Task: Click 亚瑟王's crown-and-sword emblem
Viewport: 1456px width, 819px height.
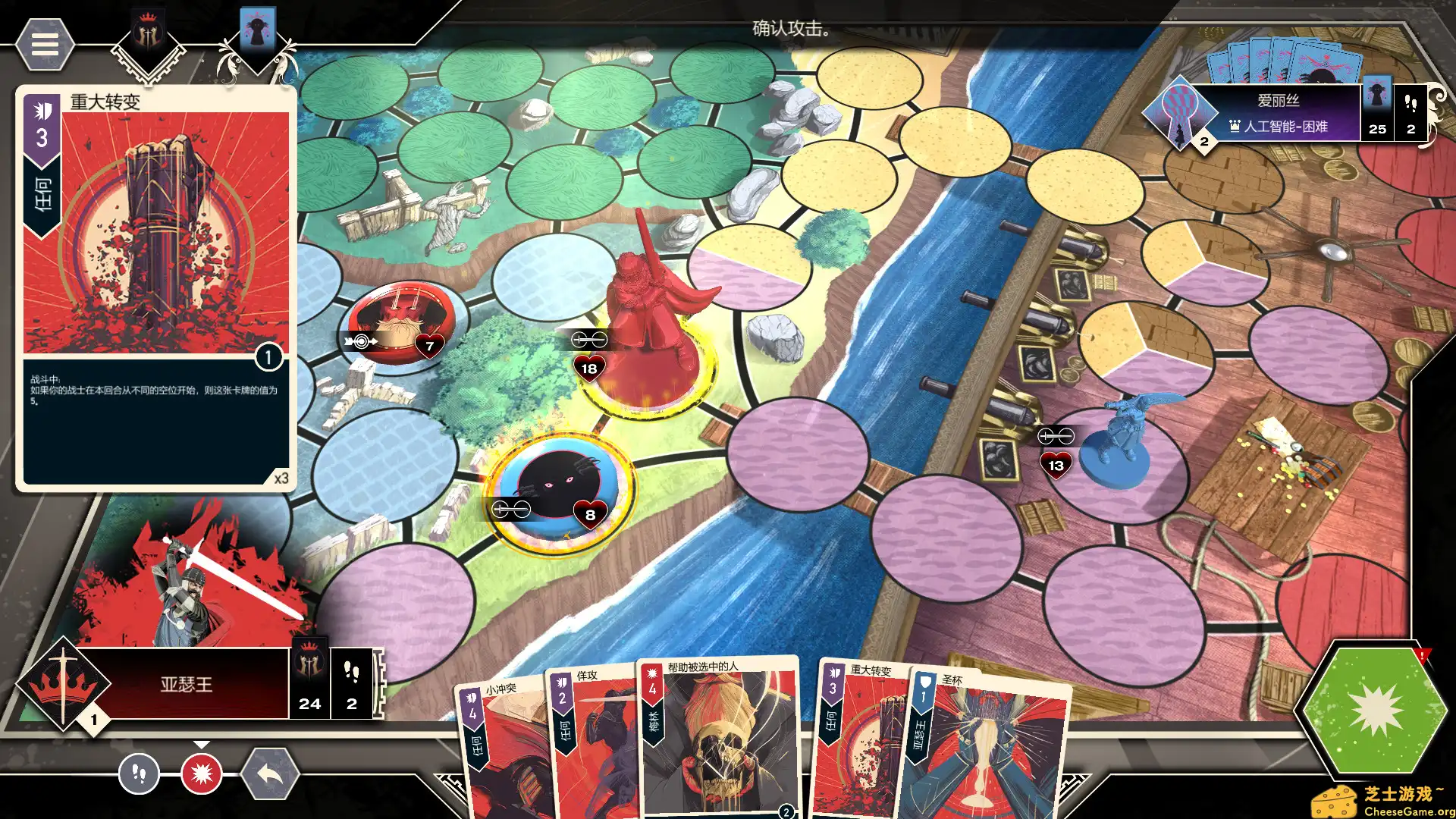Action: coord(62,684)
